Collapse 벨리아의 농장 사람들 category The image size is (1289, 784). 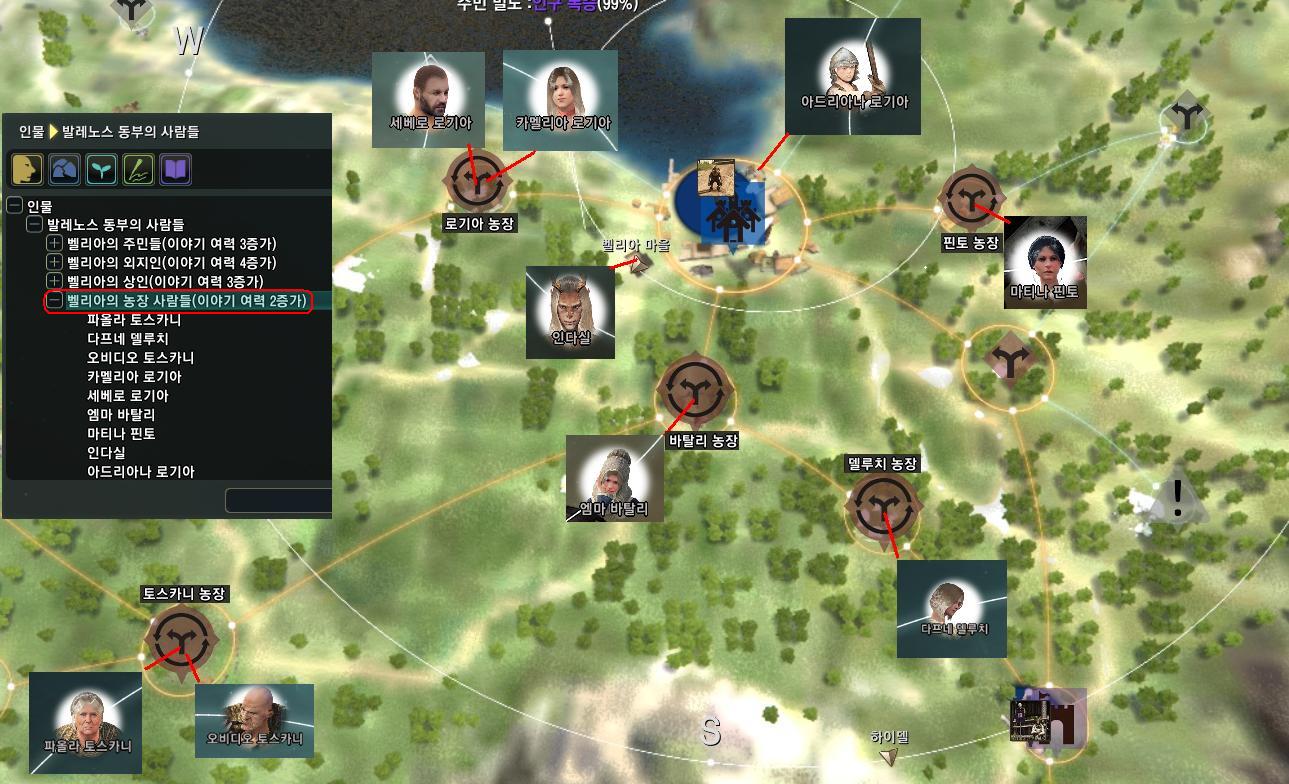[x=55, y=300]
